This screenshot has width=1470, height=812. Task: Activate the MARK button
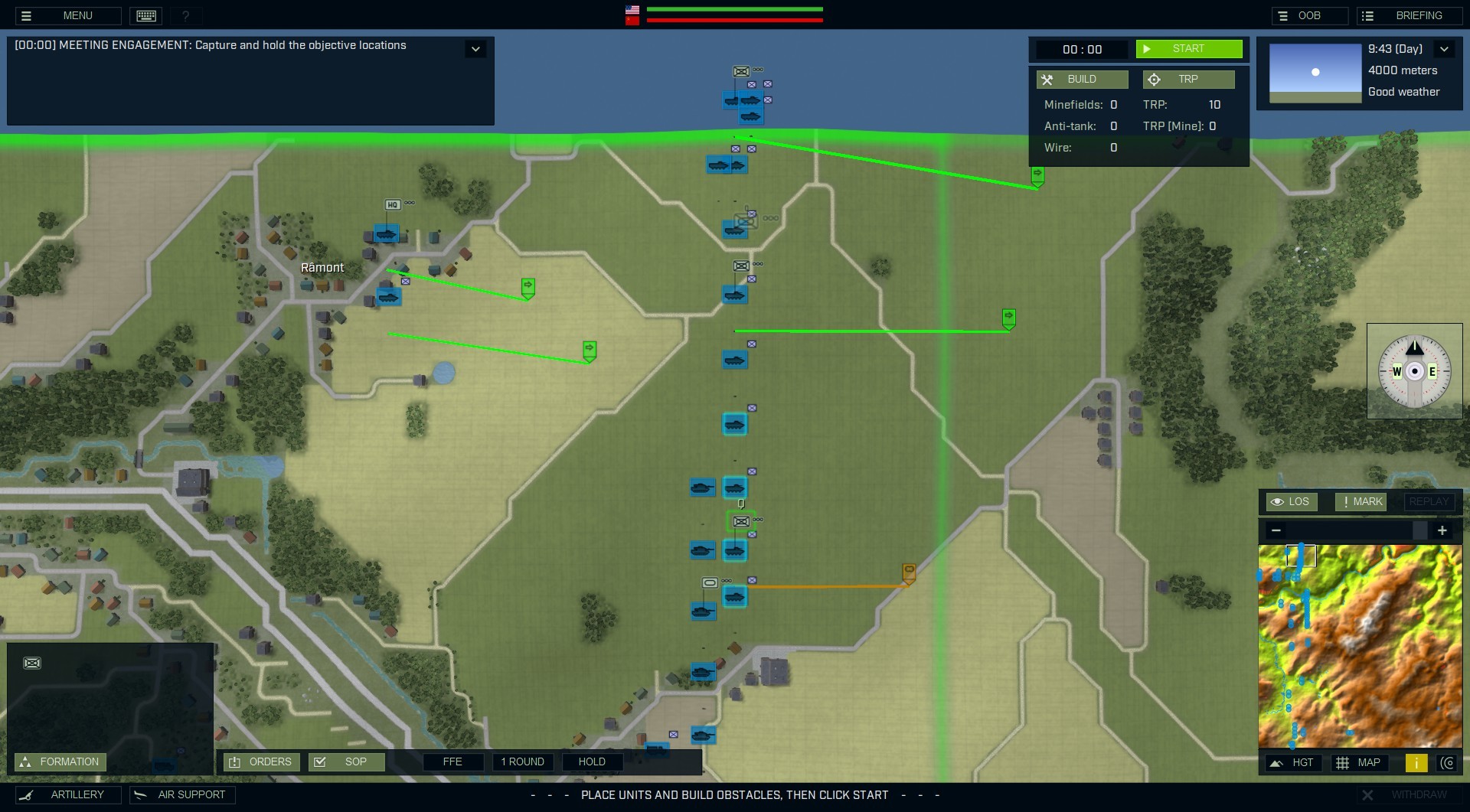pos(1361,502)
